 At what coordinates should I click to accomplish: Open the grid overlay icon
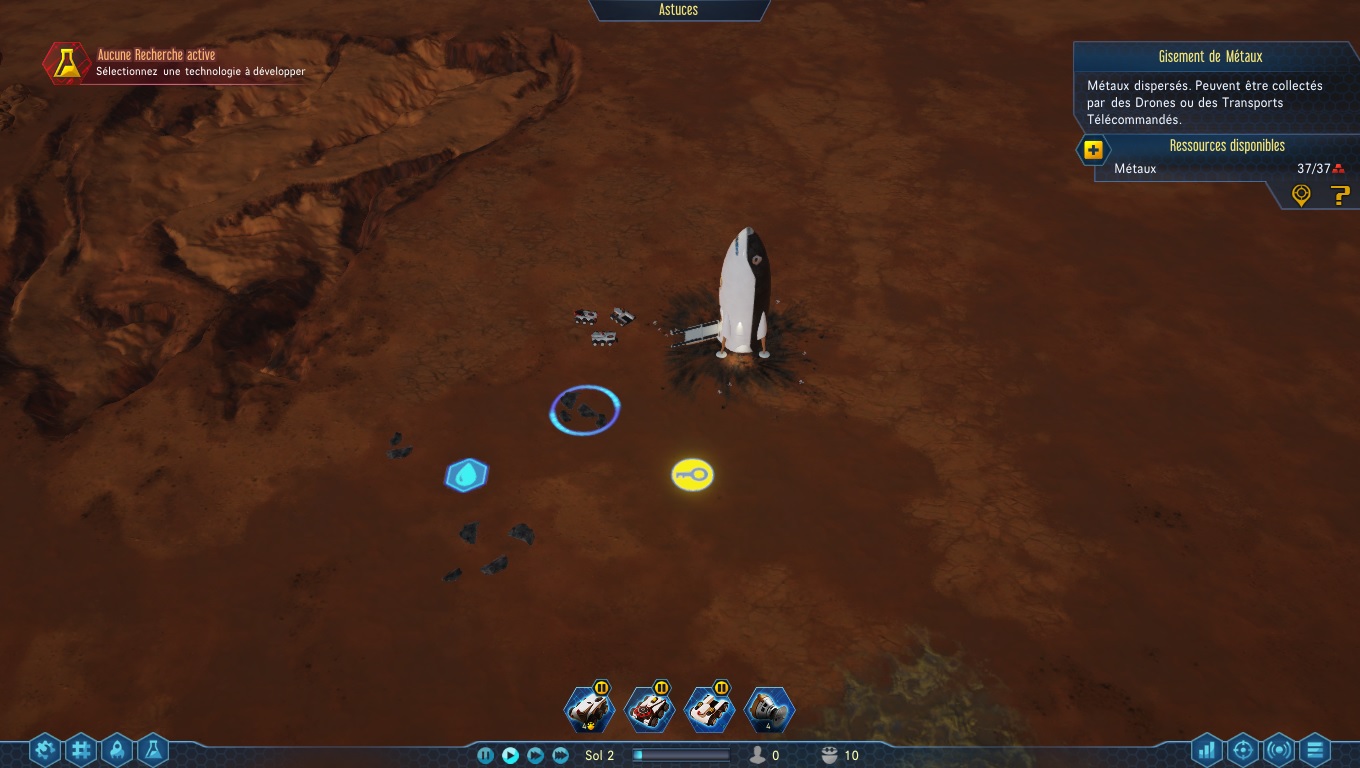click(x=80, y=750)
